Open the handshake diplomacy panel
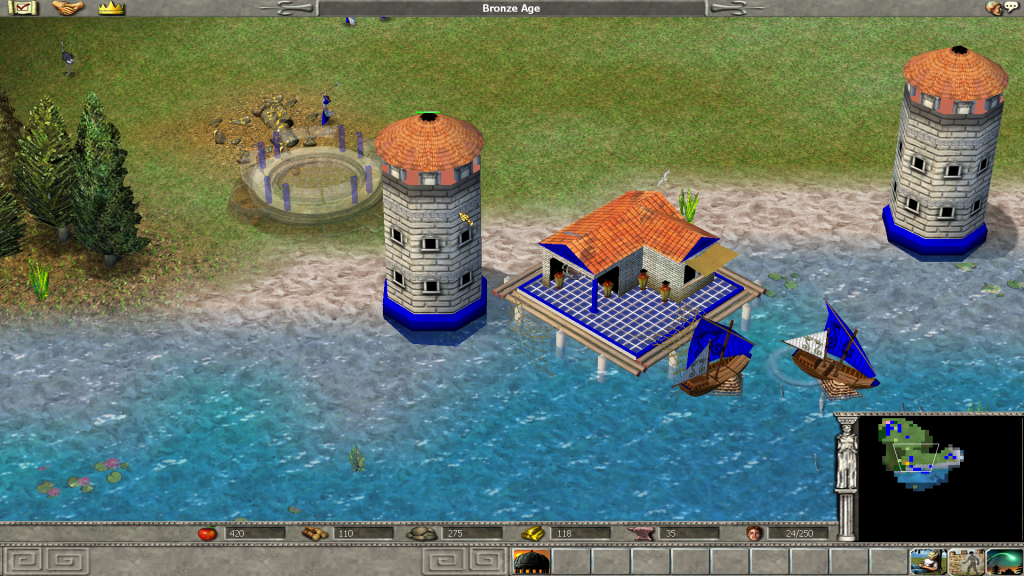This screenshot has height=576, width=1024. (x=67, y=8)
